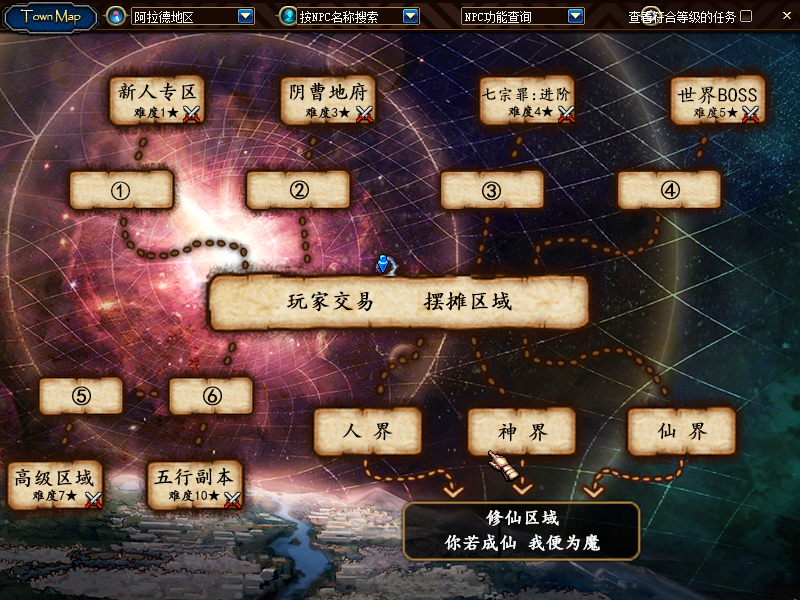The height and width of the screenshot is (600, 800).
Task: Choose the 仙界 area
Action: [x=682, y=432]
